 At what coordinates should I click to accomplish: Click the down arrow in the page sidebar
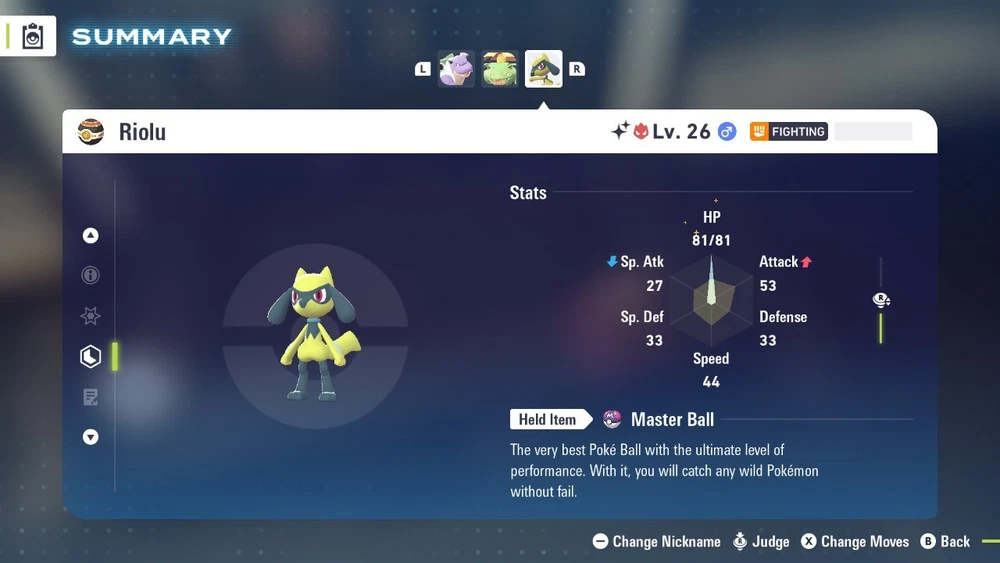click(91, 437)
